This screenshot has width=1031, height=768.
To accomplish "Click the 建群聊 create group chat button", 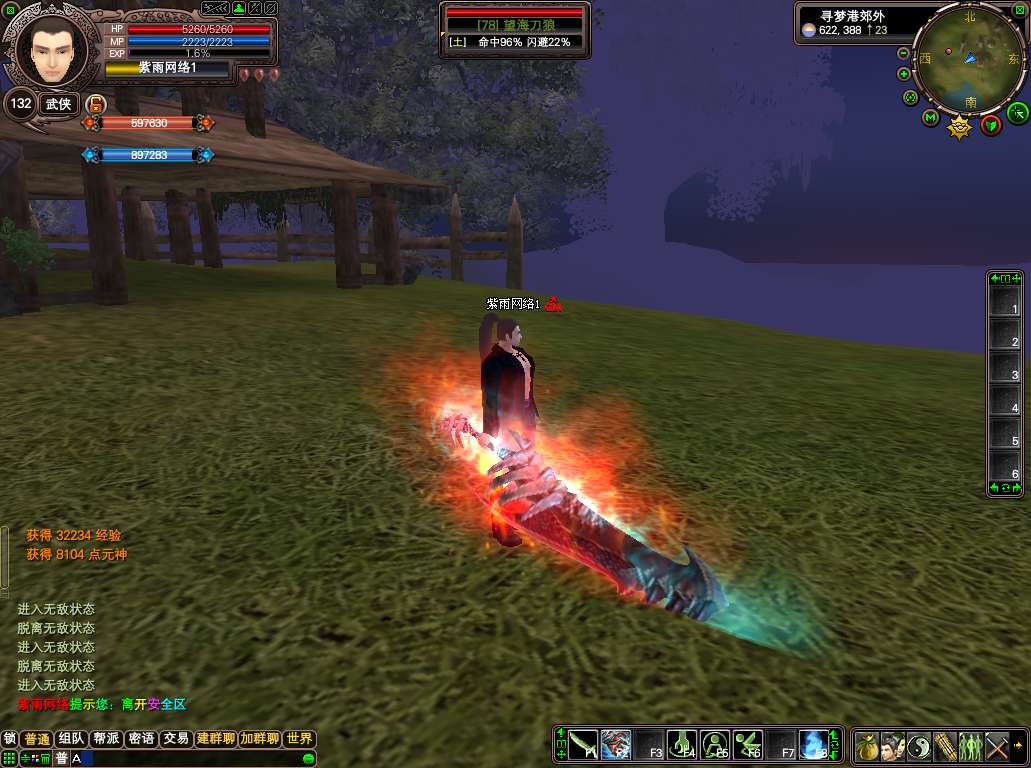I will pos(215,739).
